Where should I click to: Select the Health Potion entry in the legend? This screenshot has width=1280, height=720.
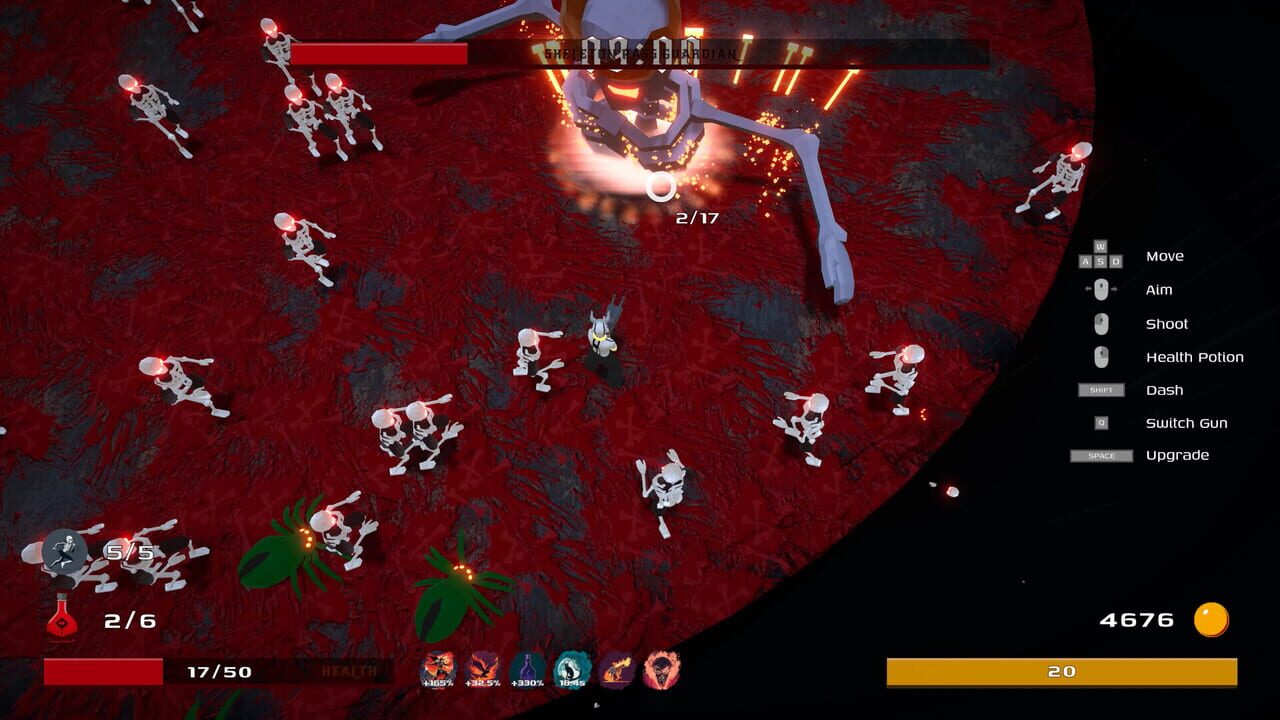pos(1195,356)
